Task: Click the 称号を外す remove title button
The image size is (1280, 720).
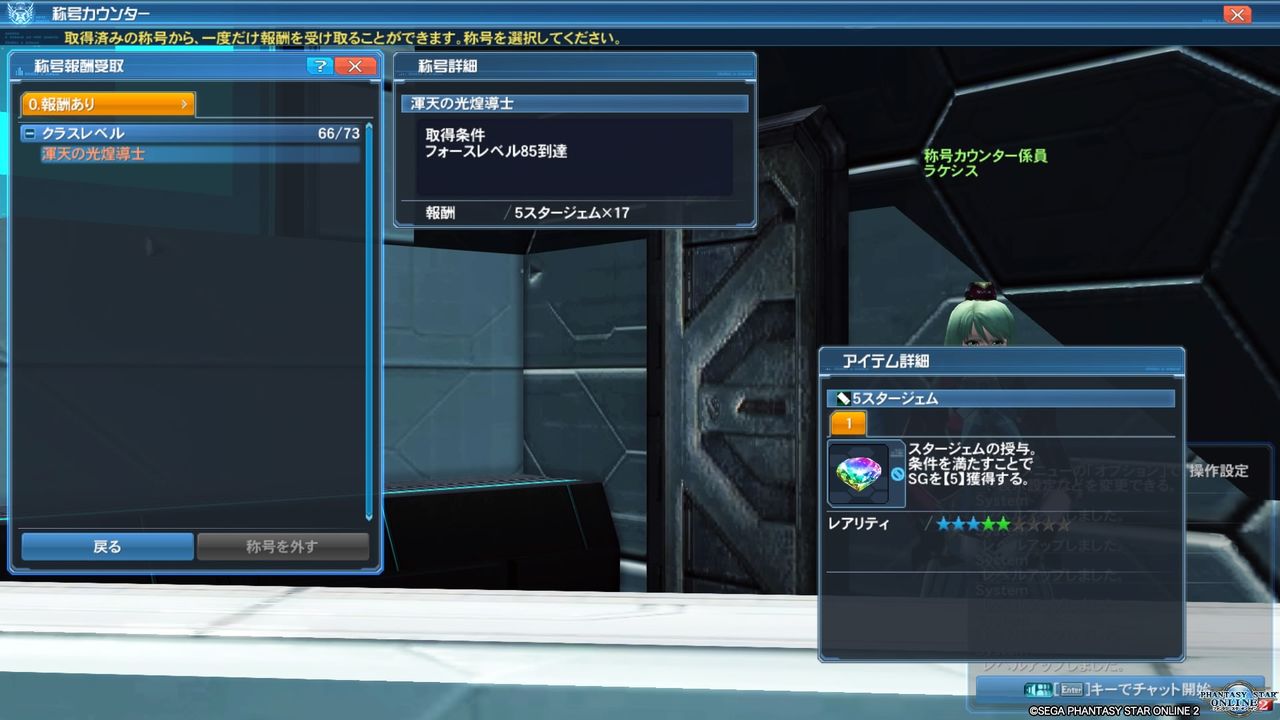Action: point(285,546)
